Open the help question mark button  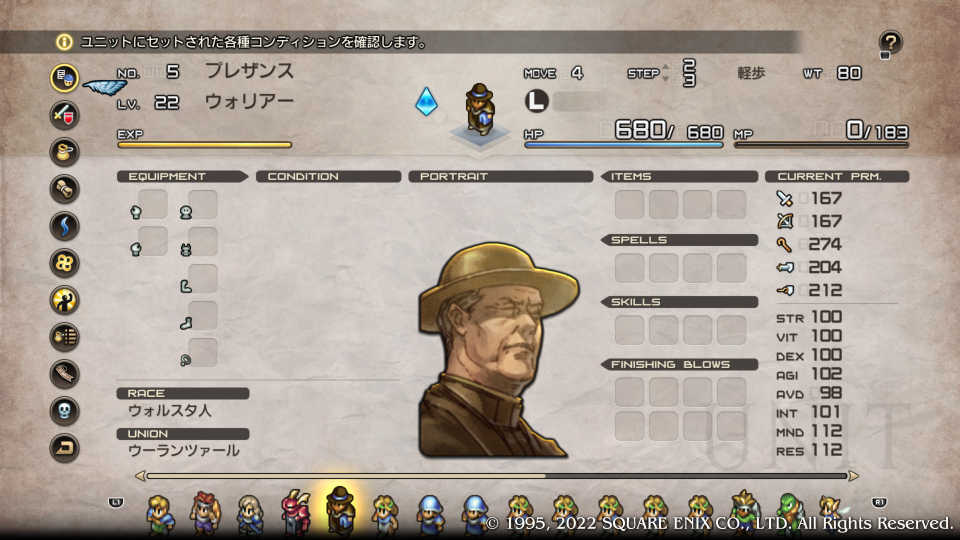890,43
